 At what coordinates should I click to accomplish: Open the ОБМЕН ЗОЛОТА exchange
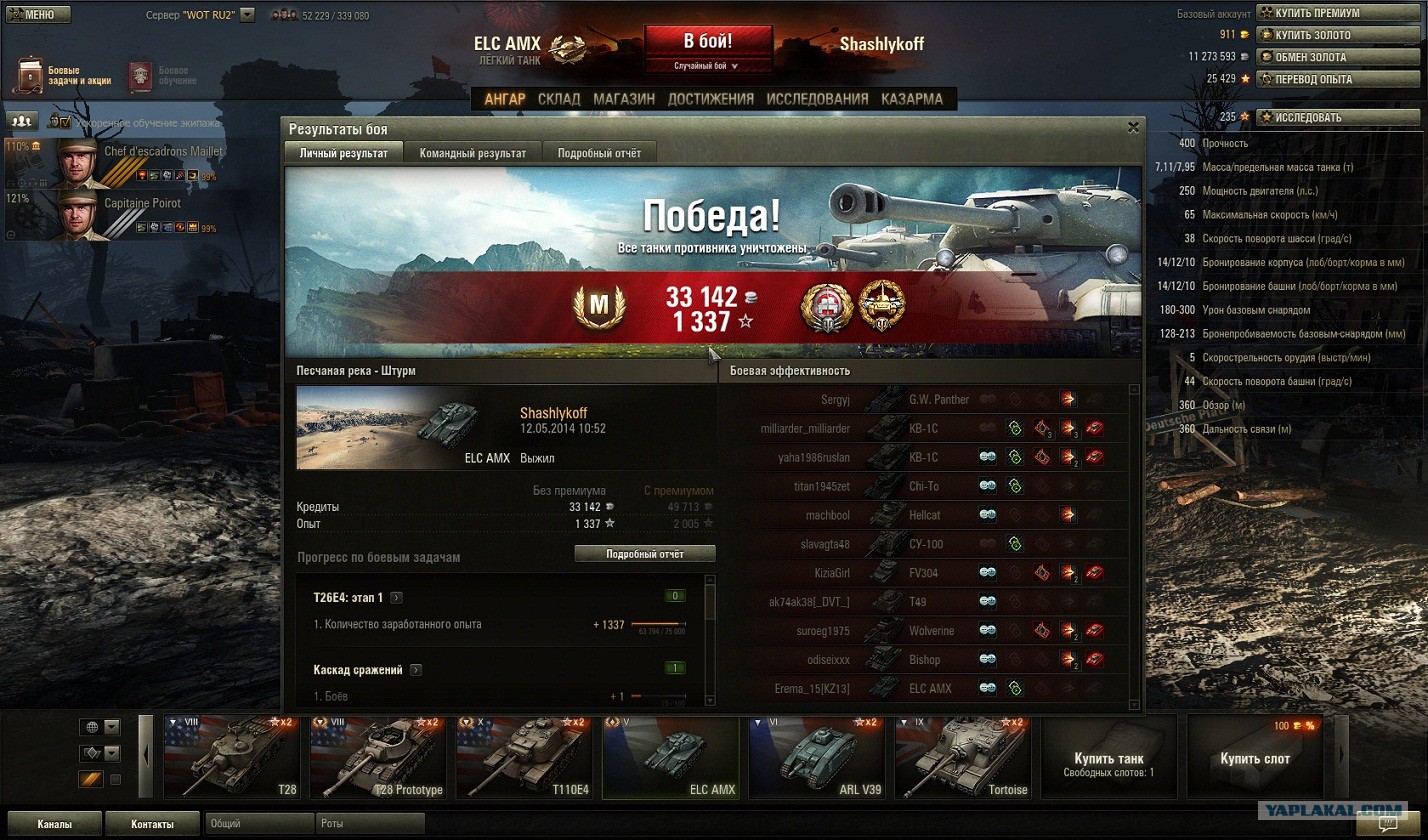click(x=1324, y=57)
